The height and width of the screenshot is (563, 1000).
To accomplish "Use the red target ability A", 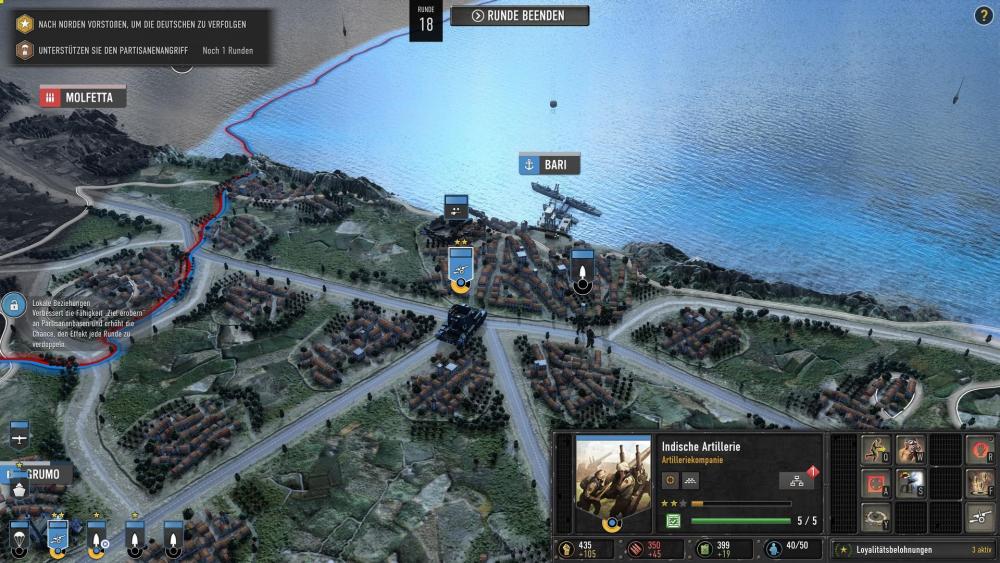I will coord(876,484).
